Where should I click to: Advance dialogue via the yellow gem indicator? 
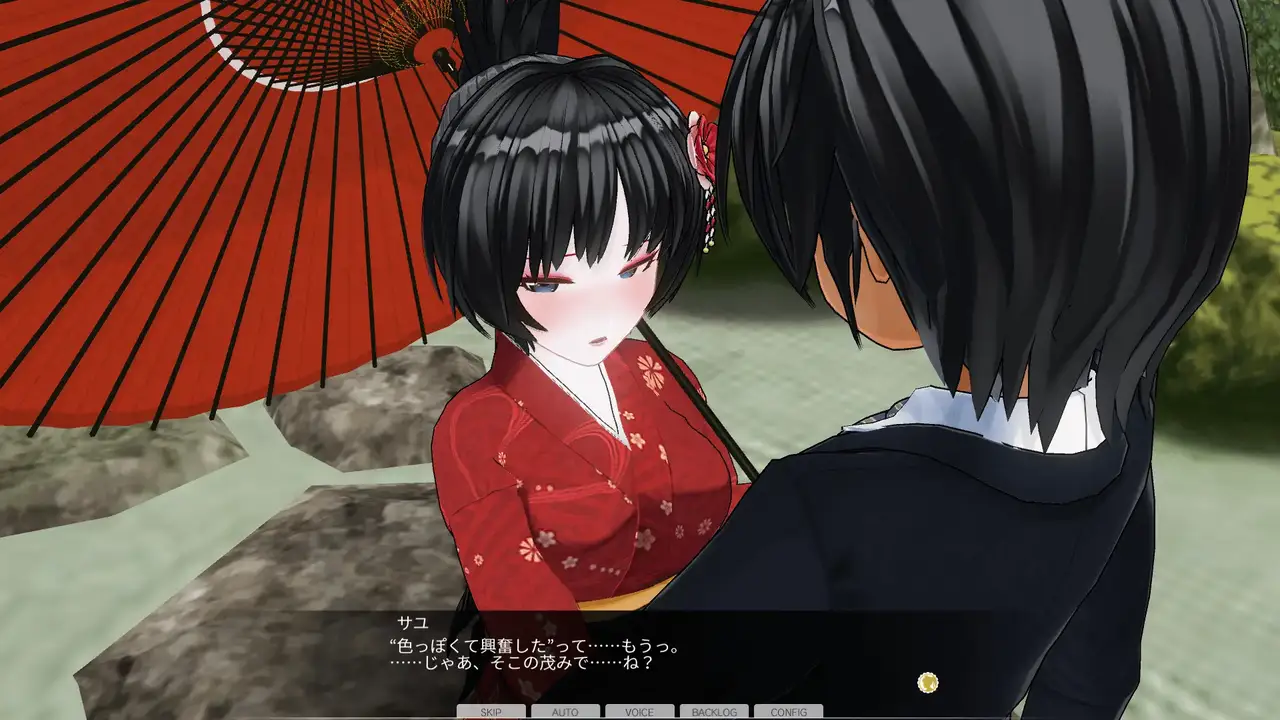(x=928, y=682)
